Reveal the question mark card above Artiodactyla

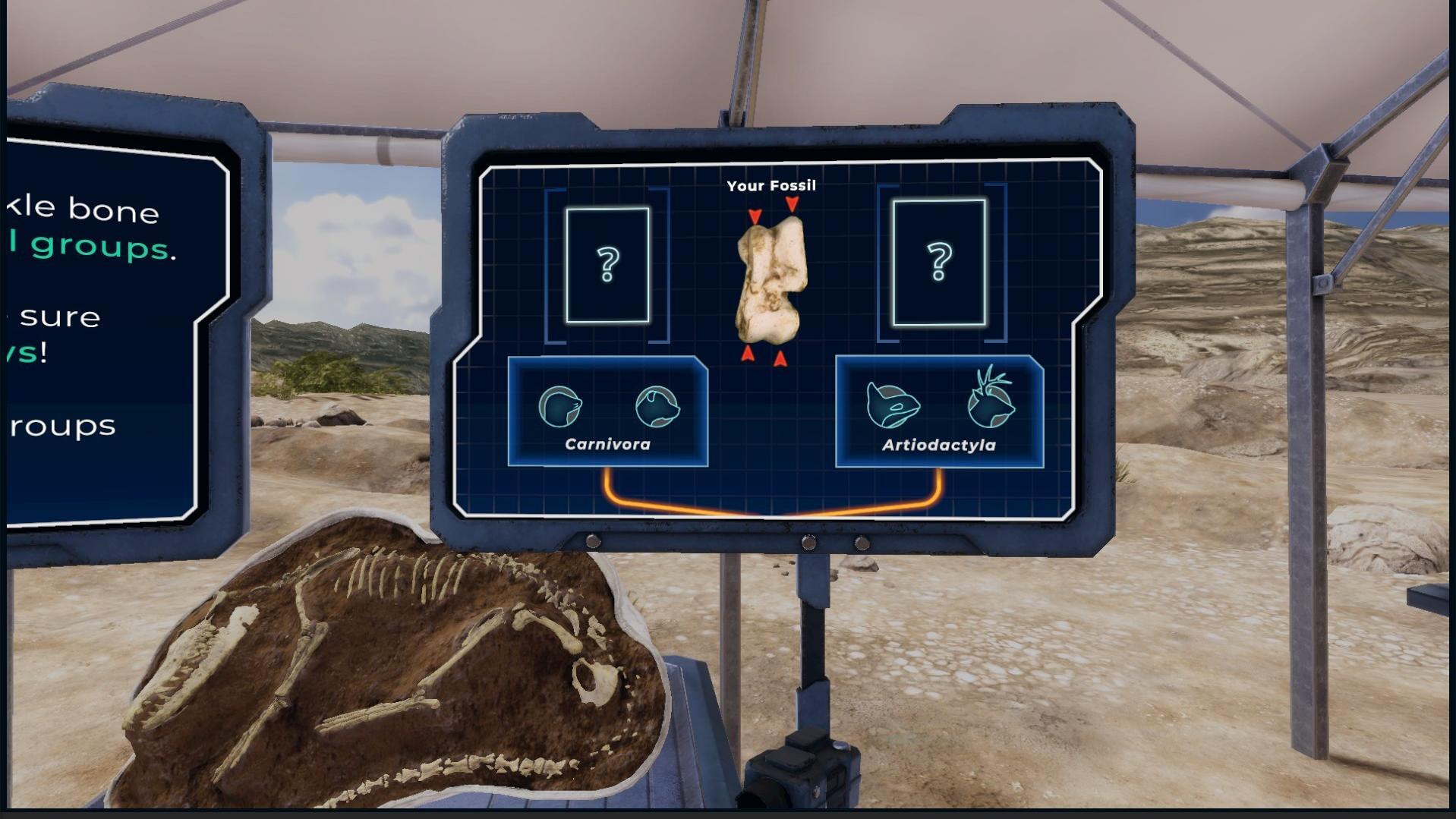939,263
